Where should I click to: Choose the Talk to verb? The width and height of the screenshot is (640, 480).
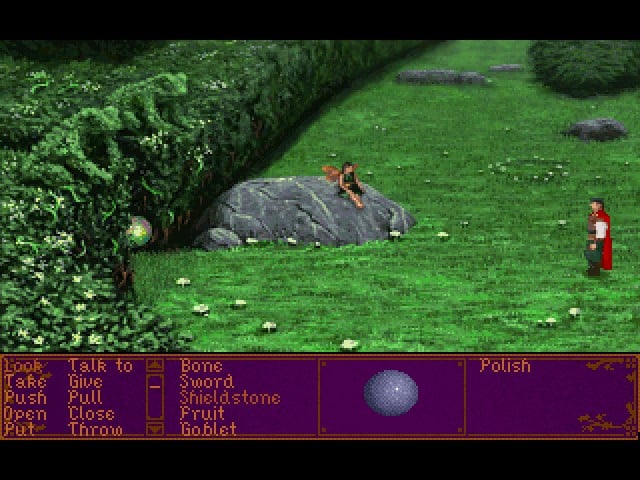pyautogui.click(x=100, y=366)
